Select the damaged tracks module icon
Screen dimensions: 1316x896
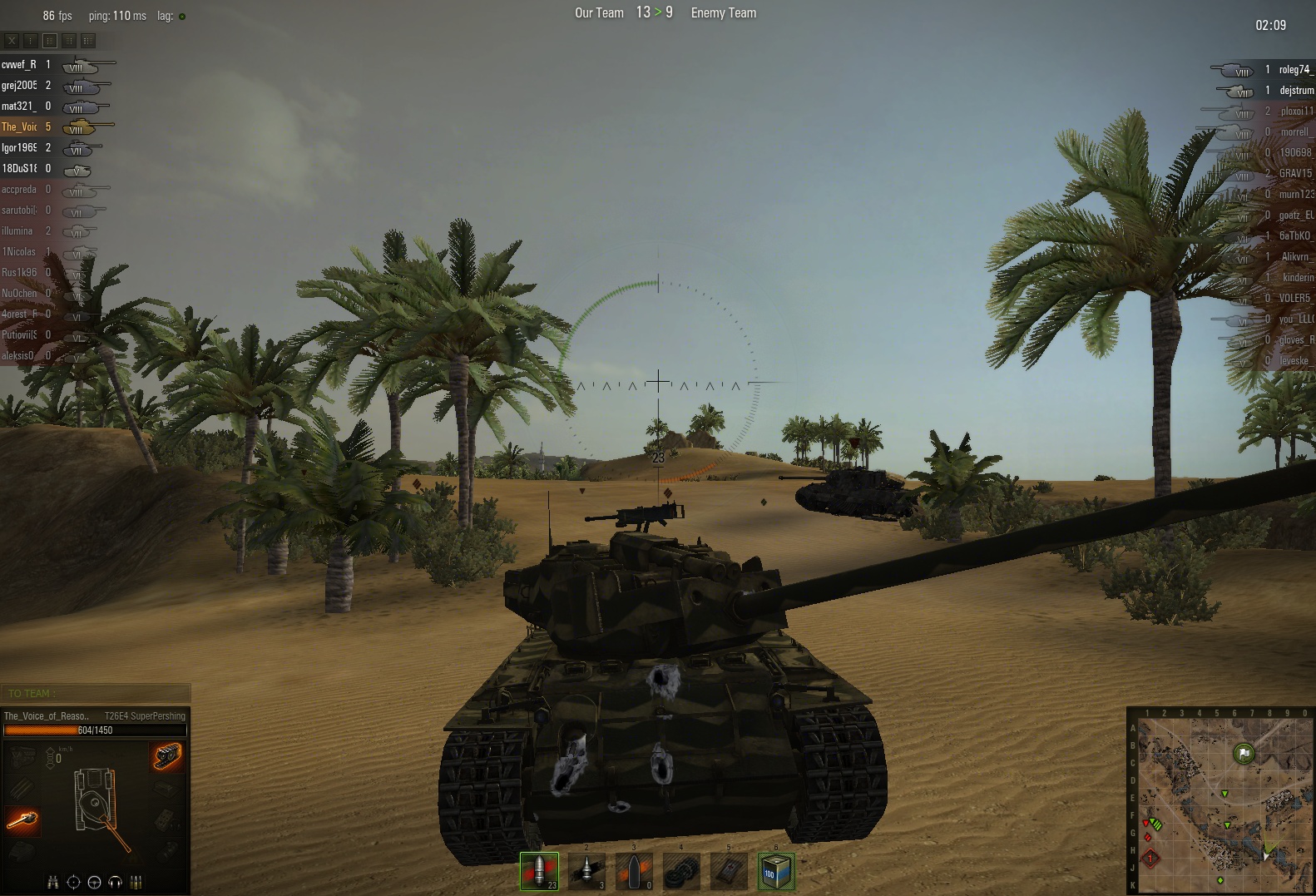tap(167, 756)
